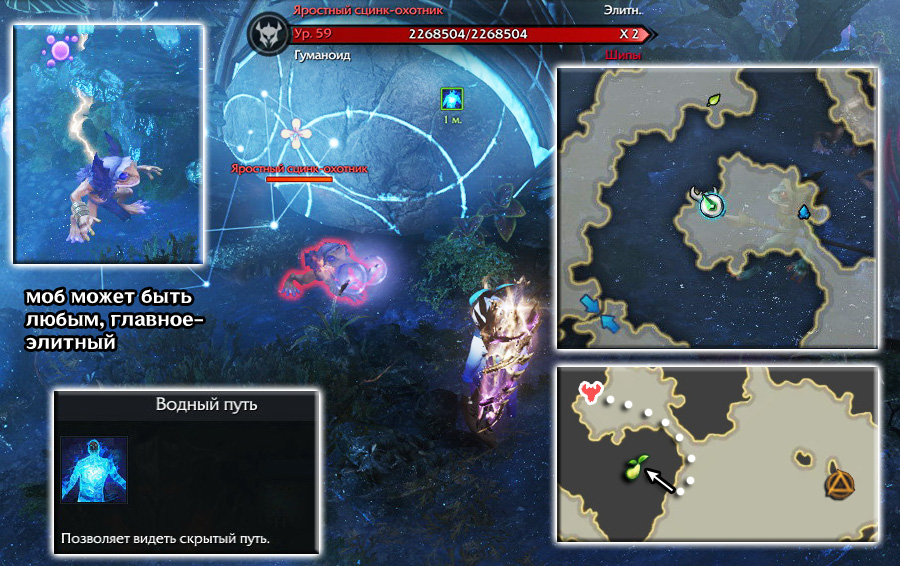Click the blue droplet marker on the upper map

[803, 212]
